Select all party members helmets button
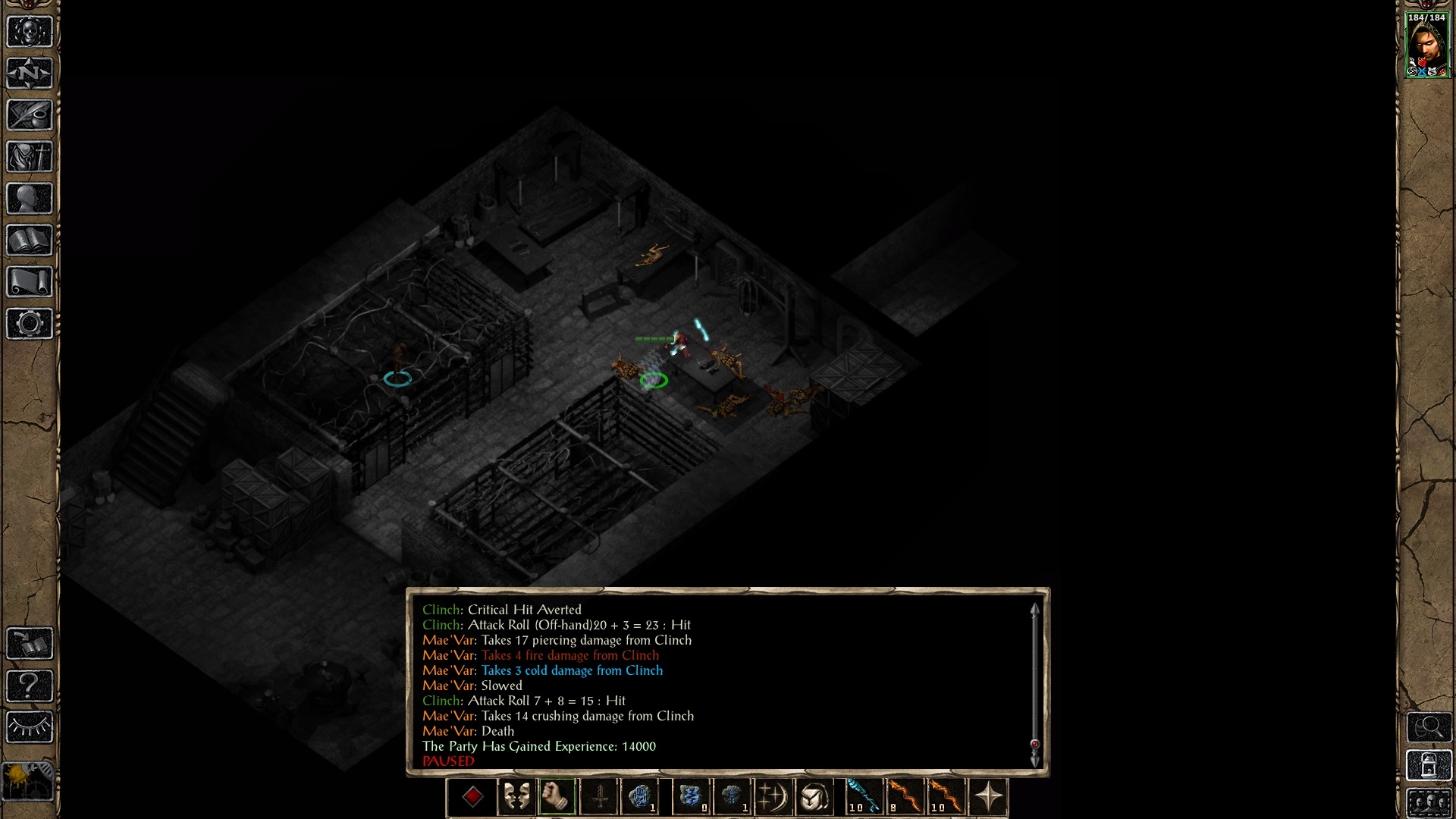1456x819 pixels. (1429, 802)
